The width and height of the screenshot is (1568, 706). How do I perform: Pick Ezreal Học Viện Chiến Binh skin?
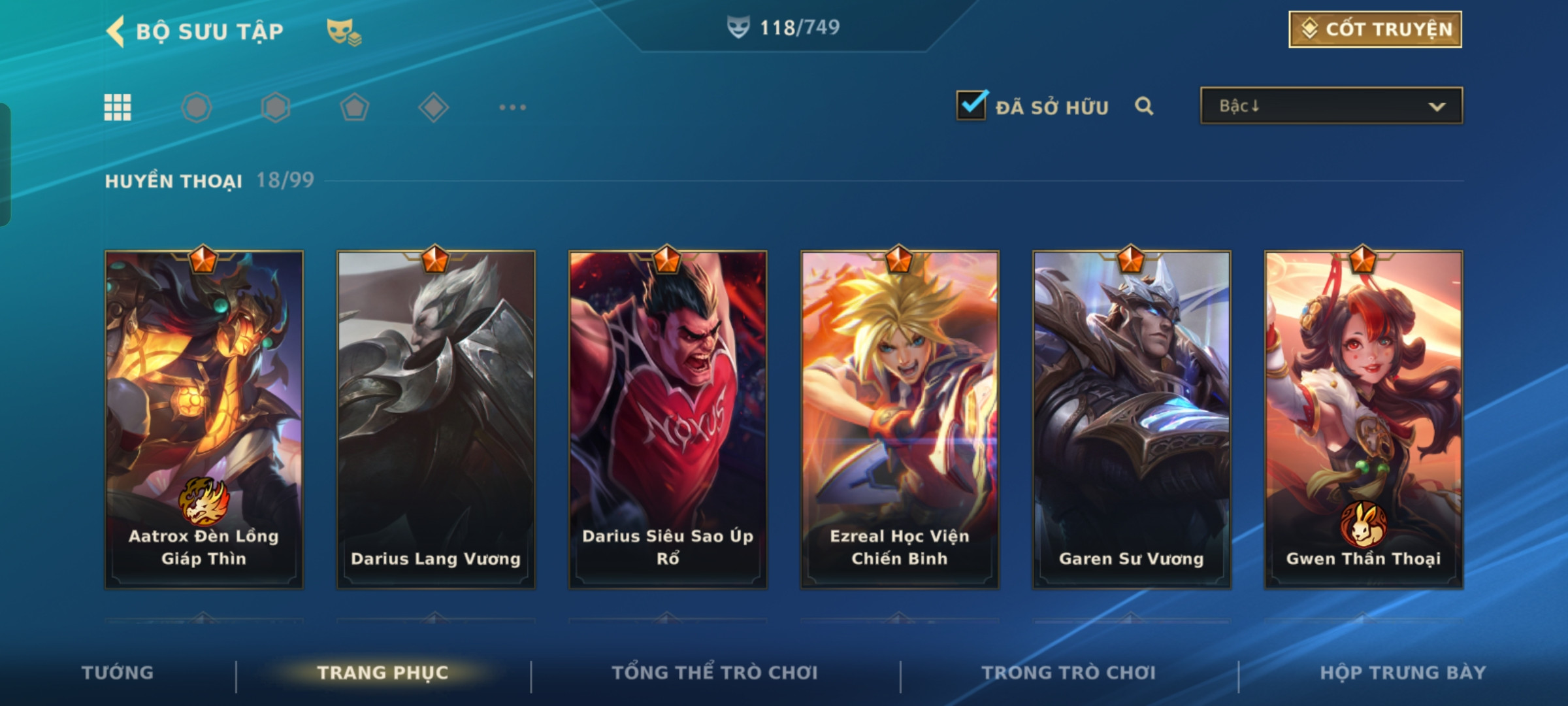coord(900,420)
